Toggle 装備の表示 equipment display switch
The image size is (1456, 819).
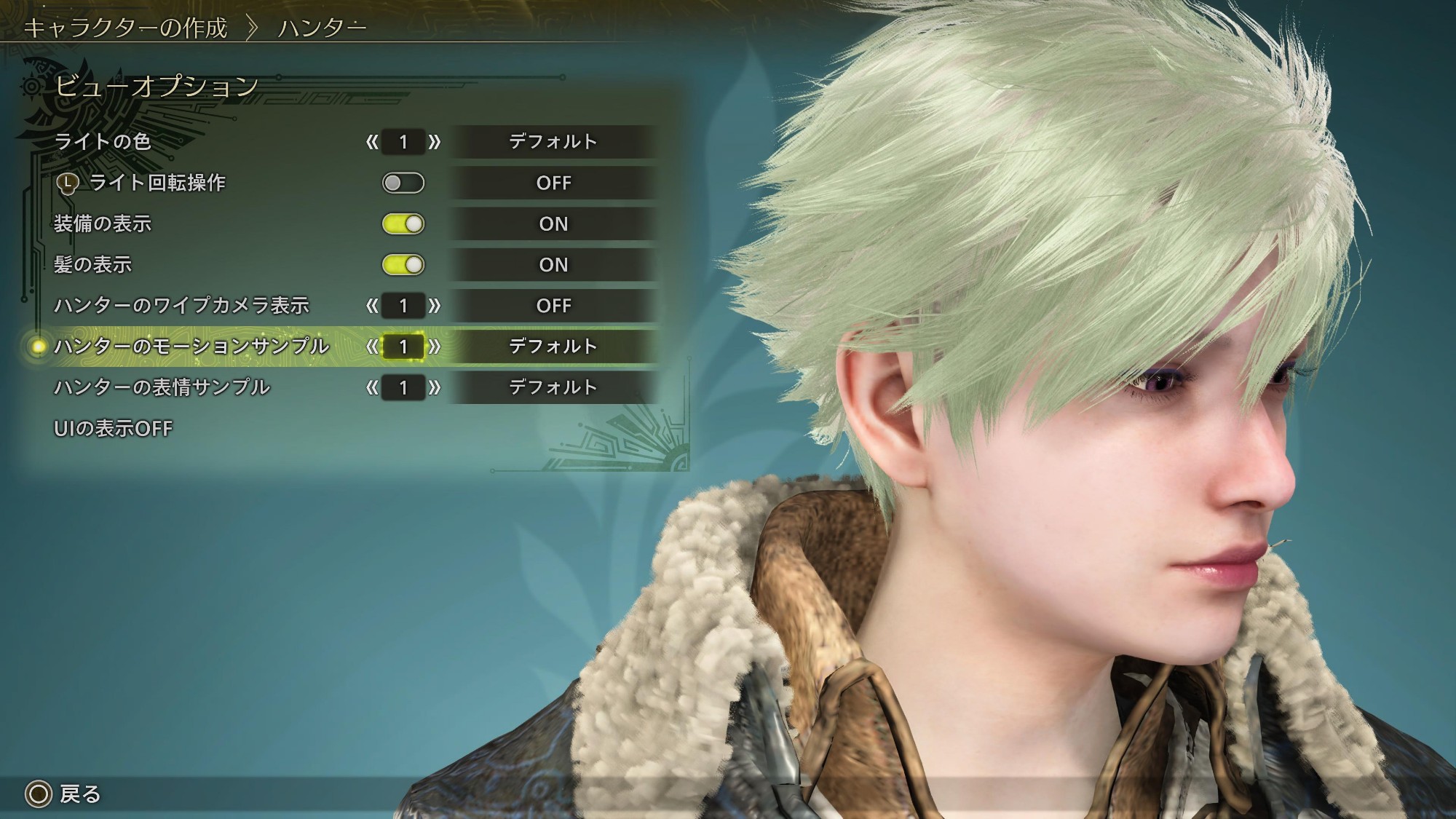click(403, 224)
